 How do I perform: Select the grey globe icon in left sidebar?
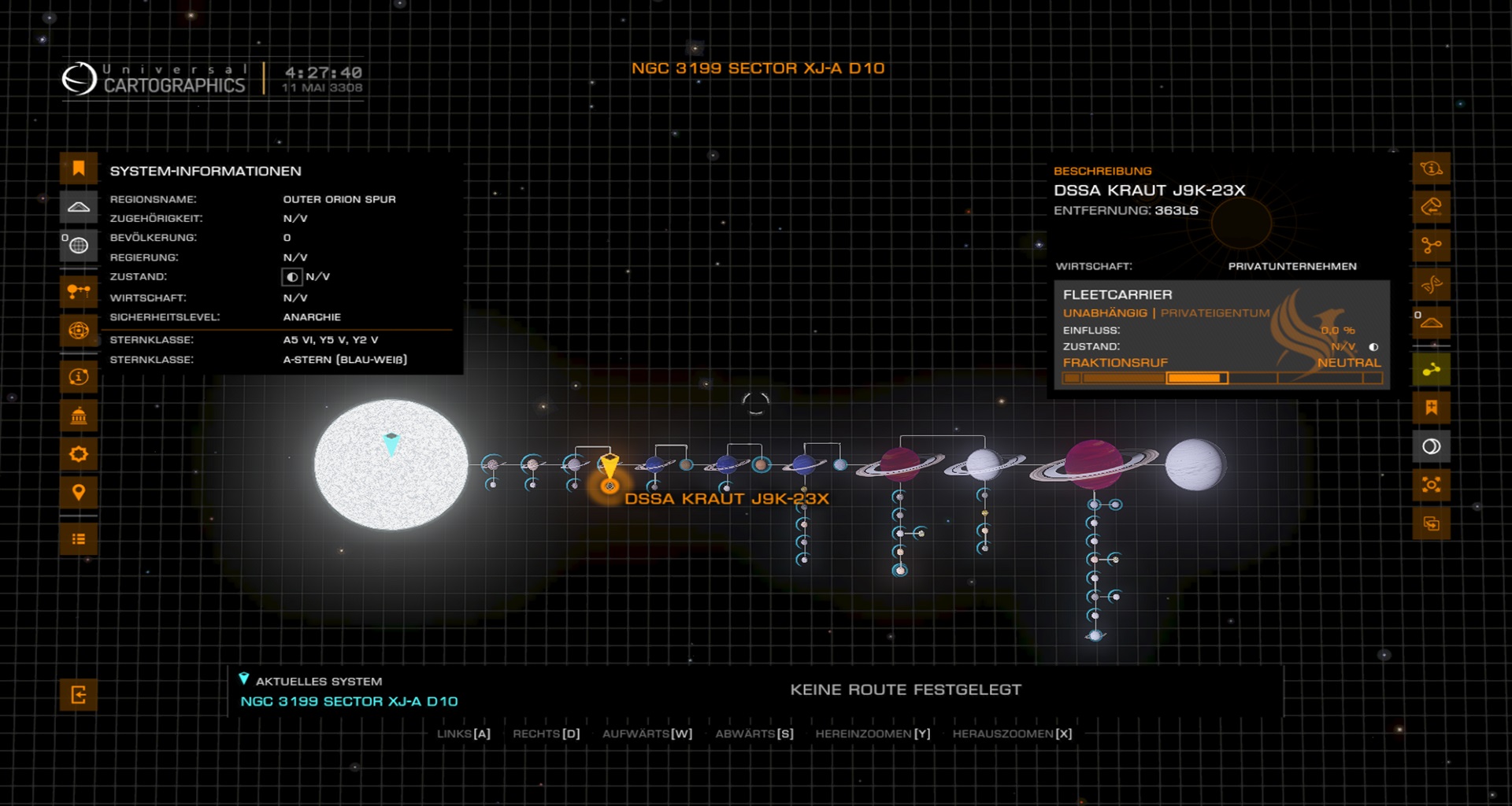pyautogui.click(x=79, y=246)
